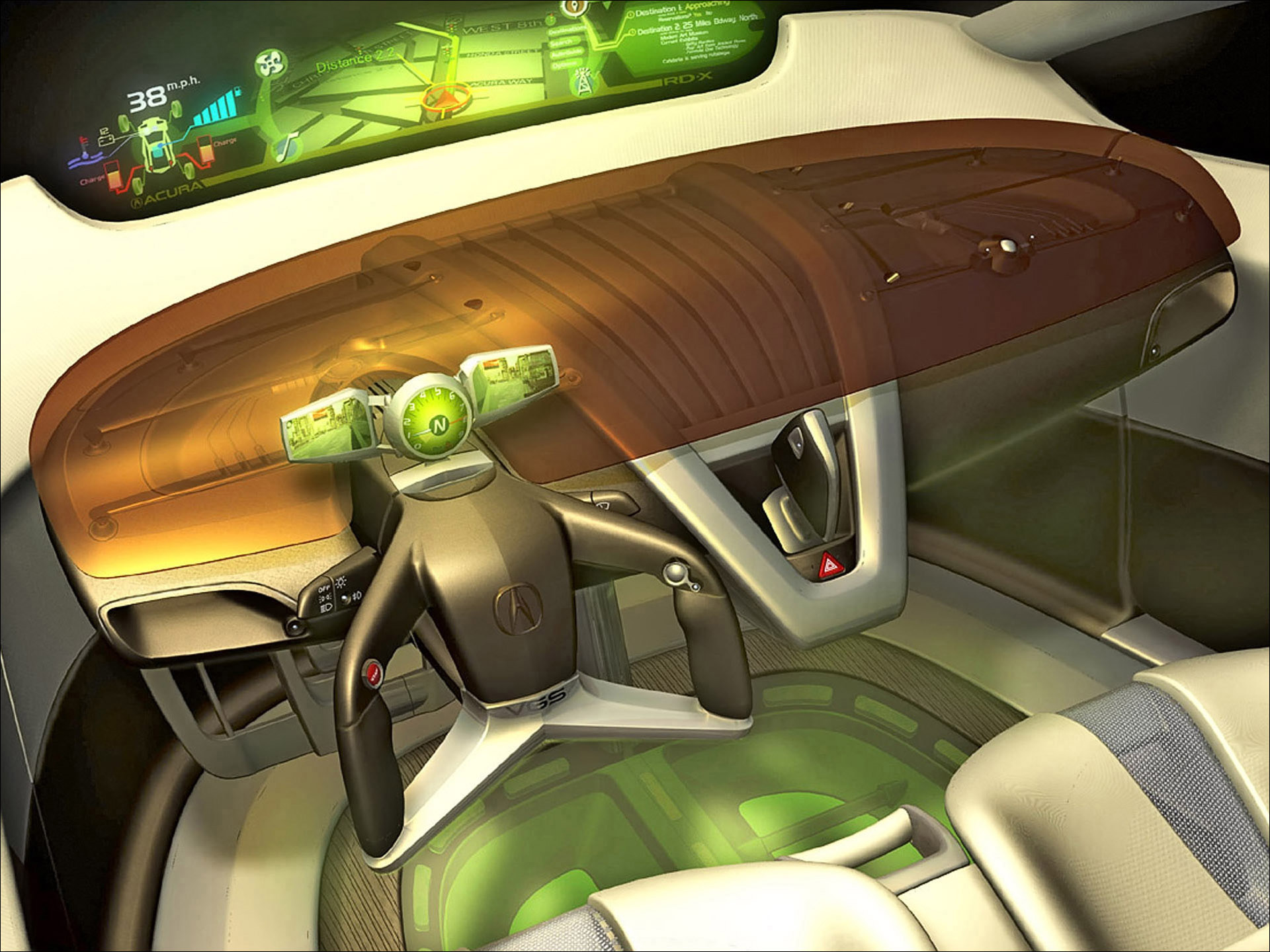1270x952 pixels.
Task: Open the Options navigation entry
Action: pyautogui.click(x=564, y=65)
